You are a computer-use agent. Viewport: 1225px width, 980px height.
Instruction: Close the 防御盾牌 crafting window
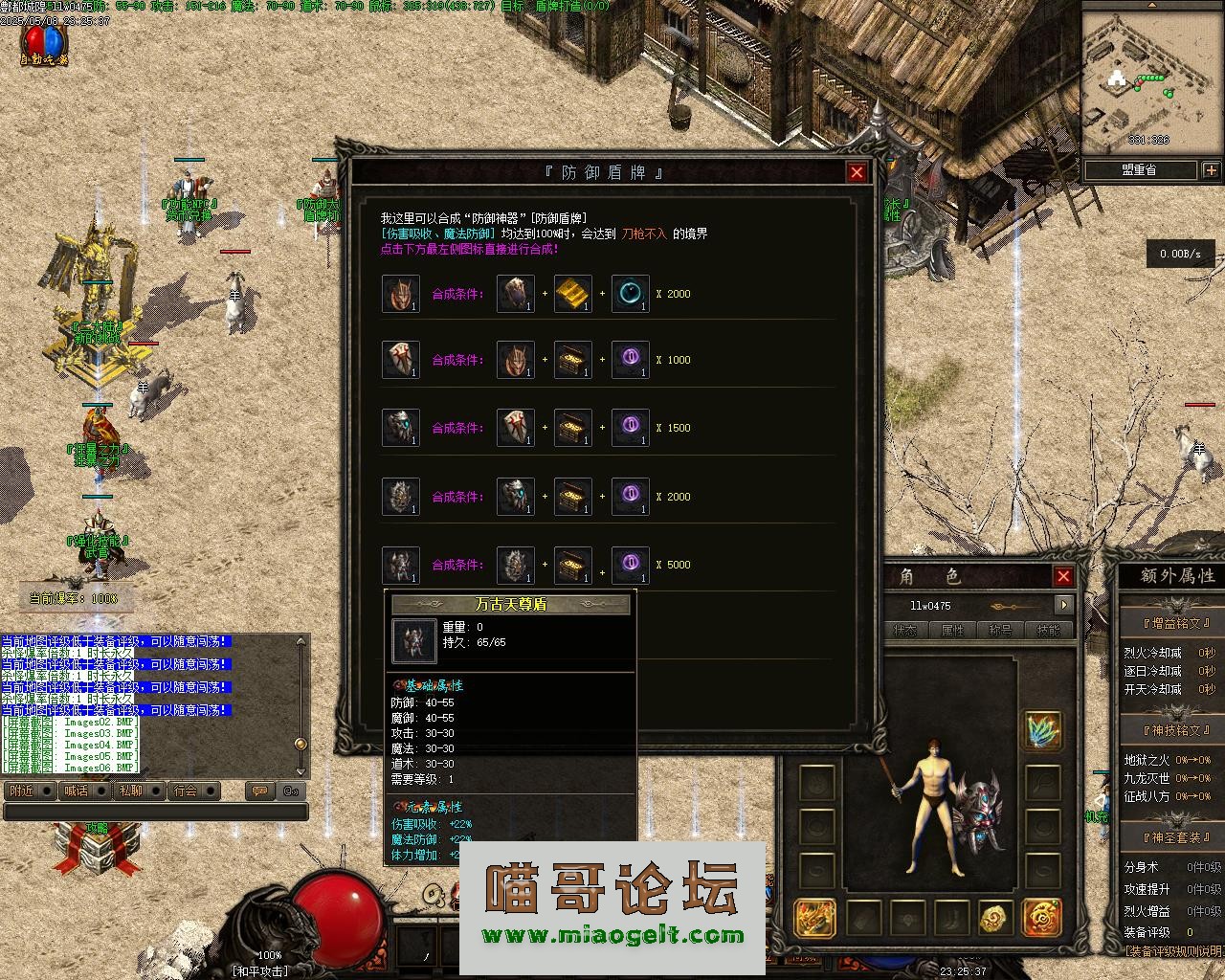pos(857,172)
